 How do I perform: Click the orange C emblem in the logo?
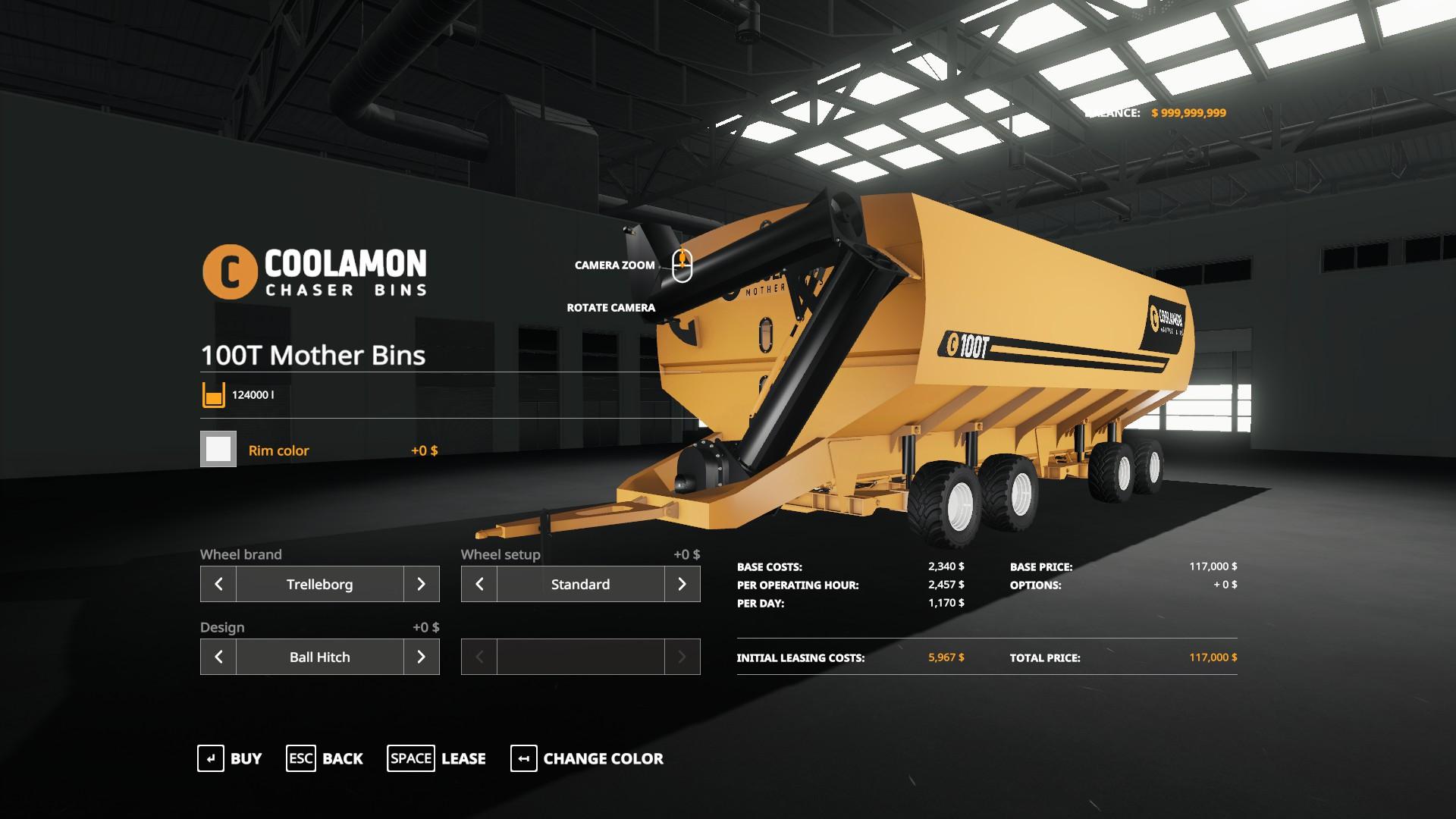[x=229, y=269]
